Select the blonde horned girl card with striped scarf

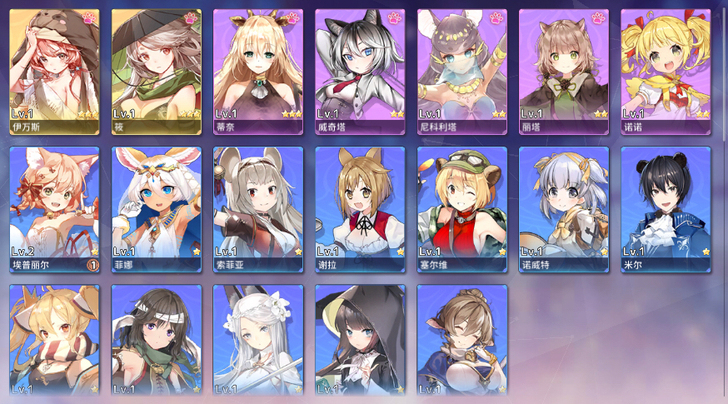54,340
